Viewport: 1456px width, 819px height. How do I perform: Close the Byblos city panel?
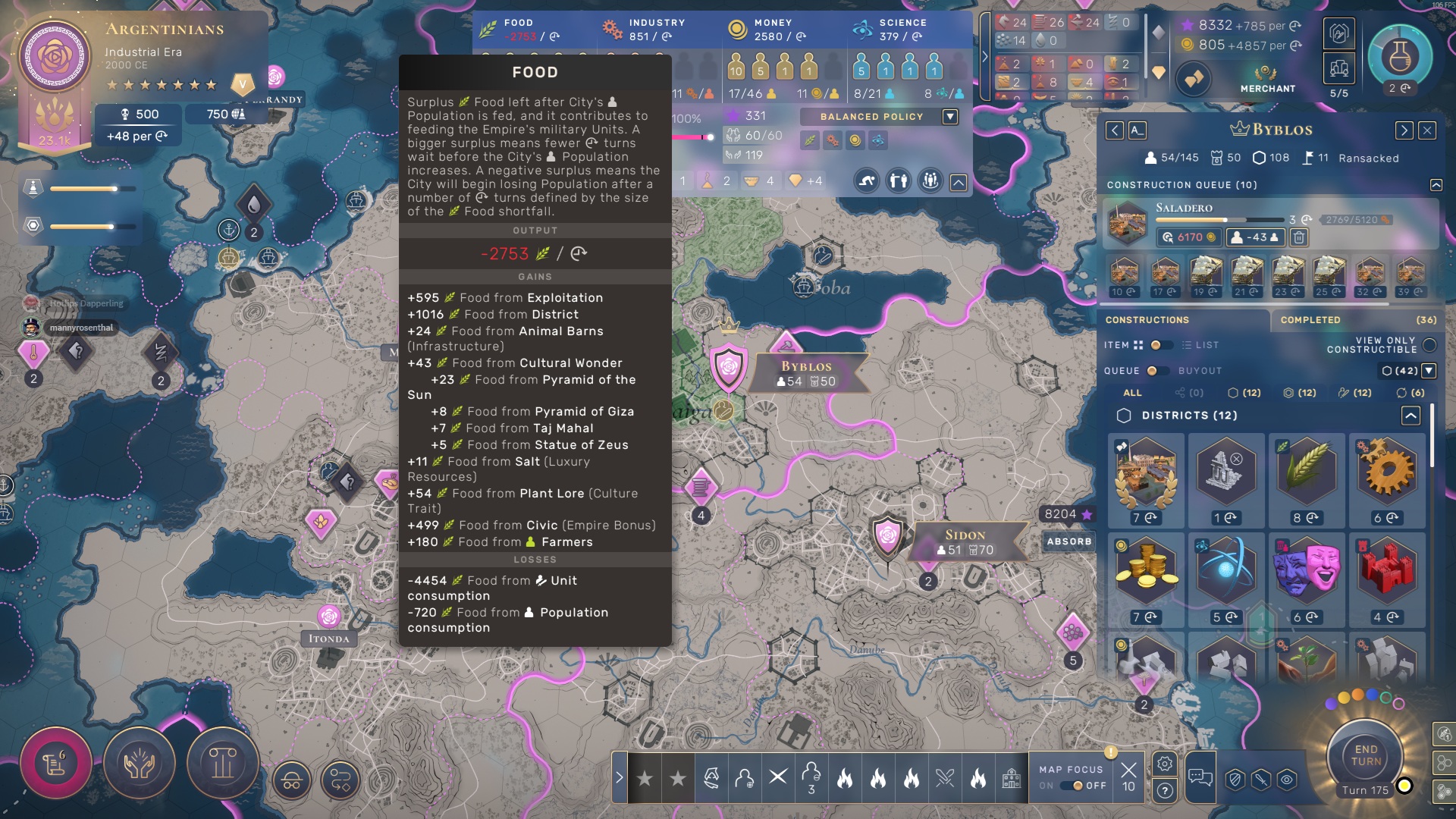click(x=1427, y=130)
